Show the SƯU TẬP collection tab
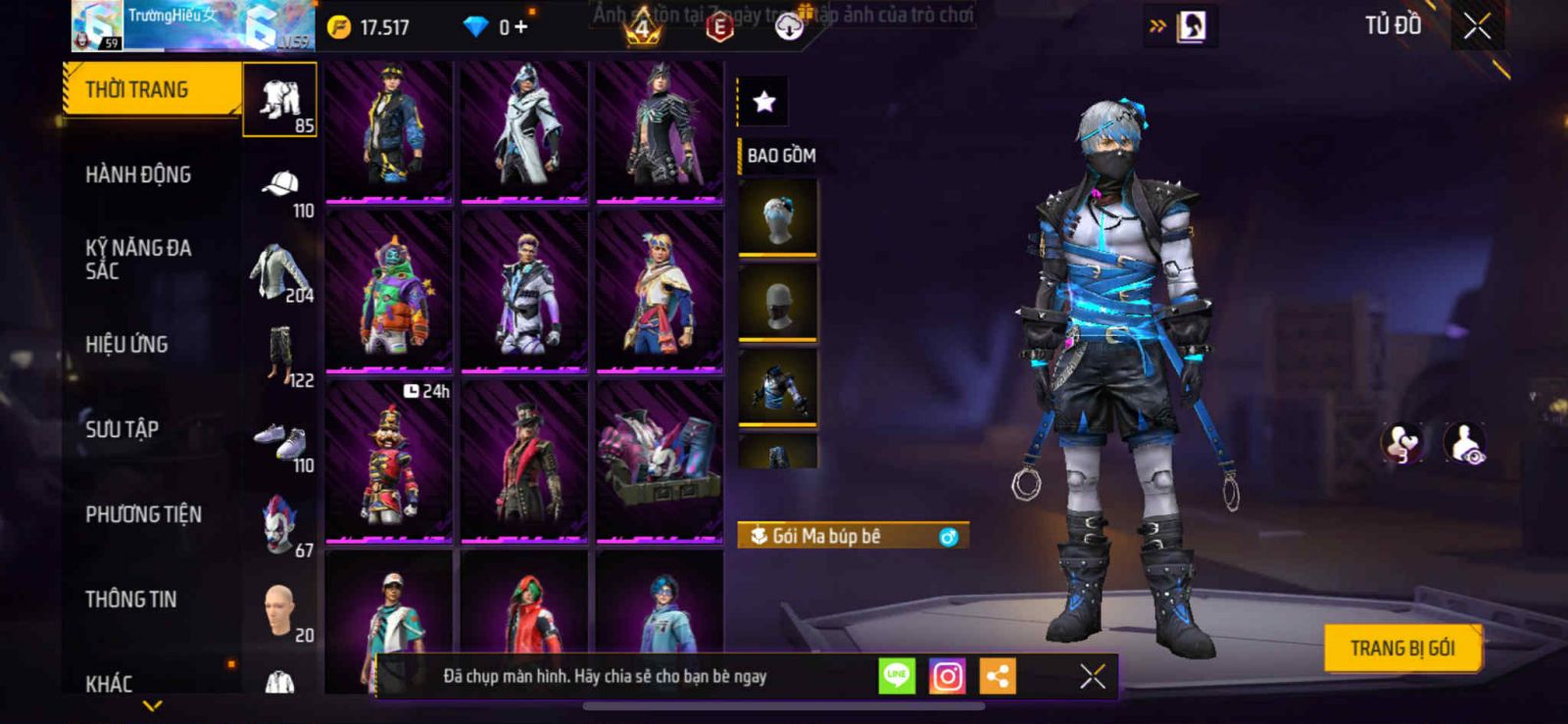 click(x=122, y=429)
